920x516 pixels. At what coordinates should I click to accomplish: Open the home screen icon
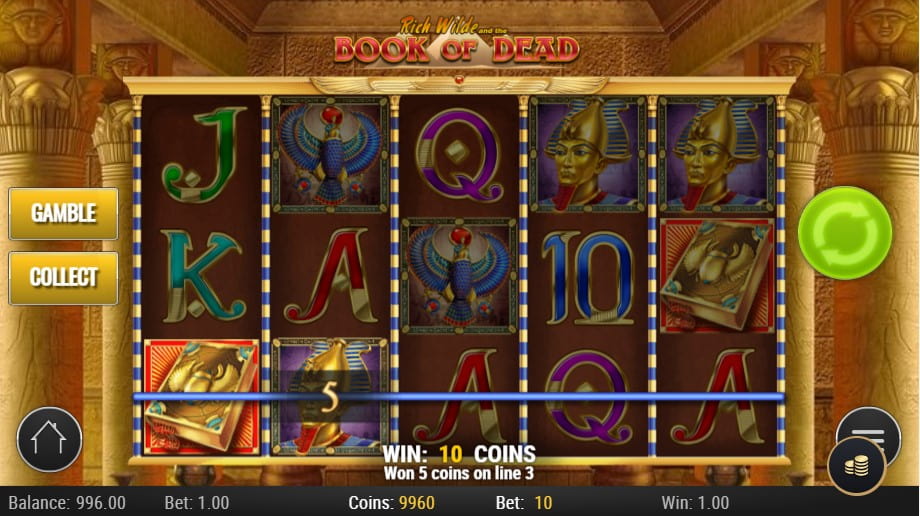49,439
